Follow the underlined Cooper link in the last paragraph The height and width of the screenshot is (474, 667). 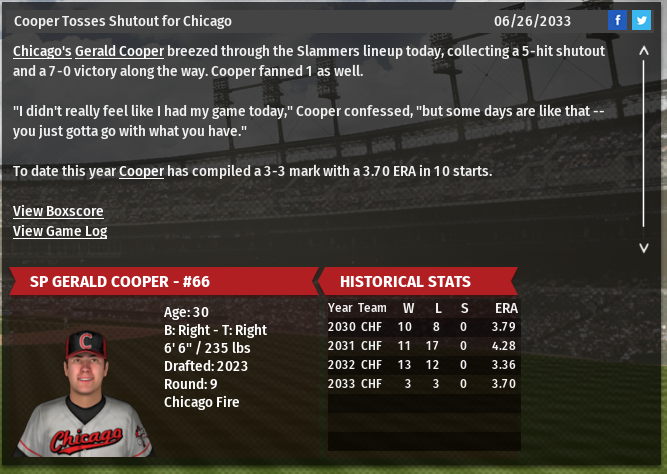tap(141, 171)
